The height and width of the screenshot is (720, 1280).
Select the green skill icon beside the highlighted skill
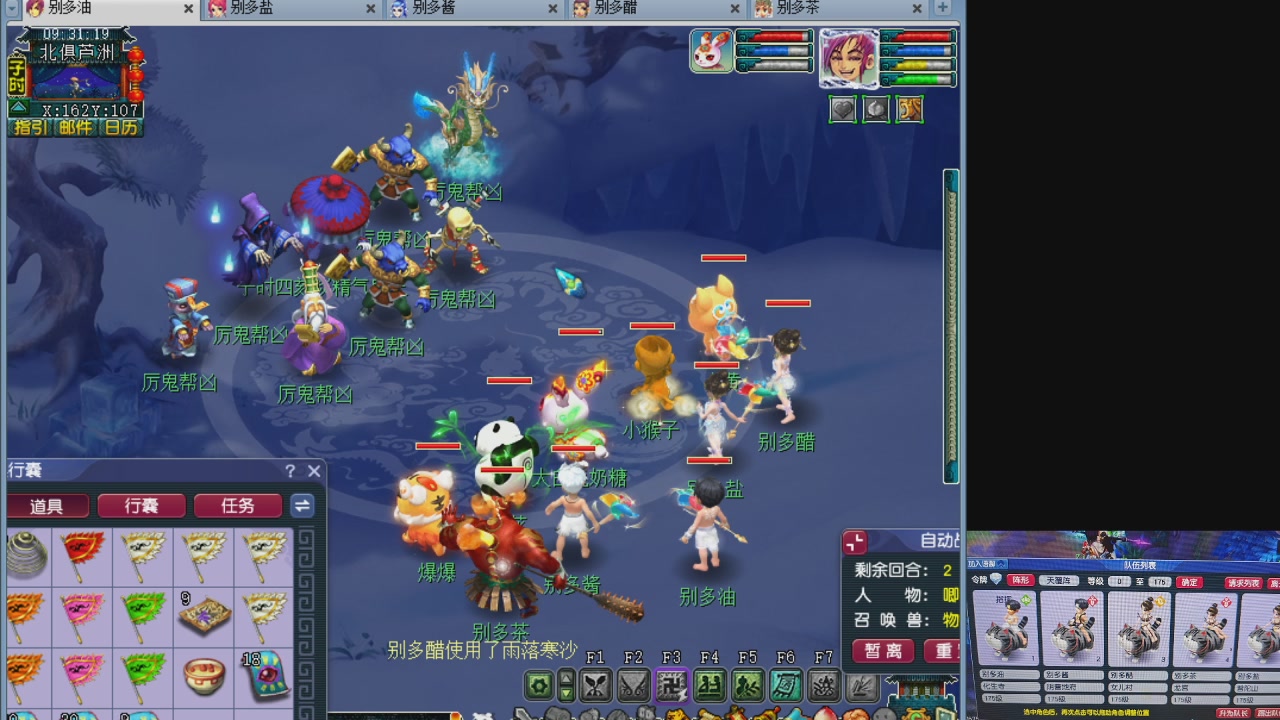[x=709, y=686]
